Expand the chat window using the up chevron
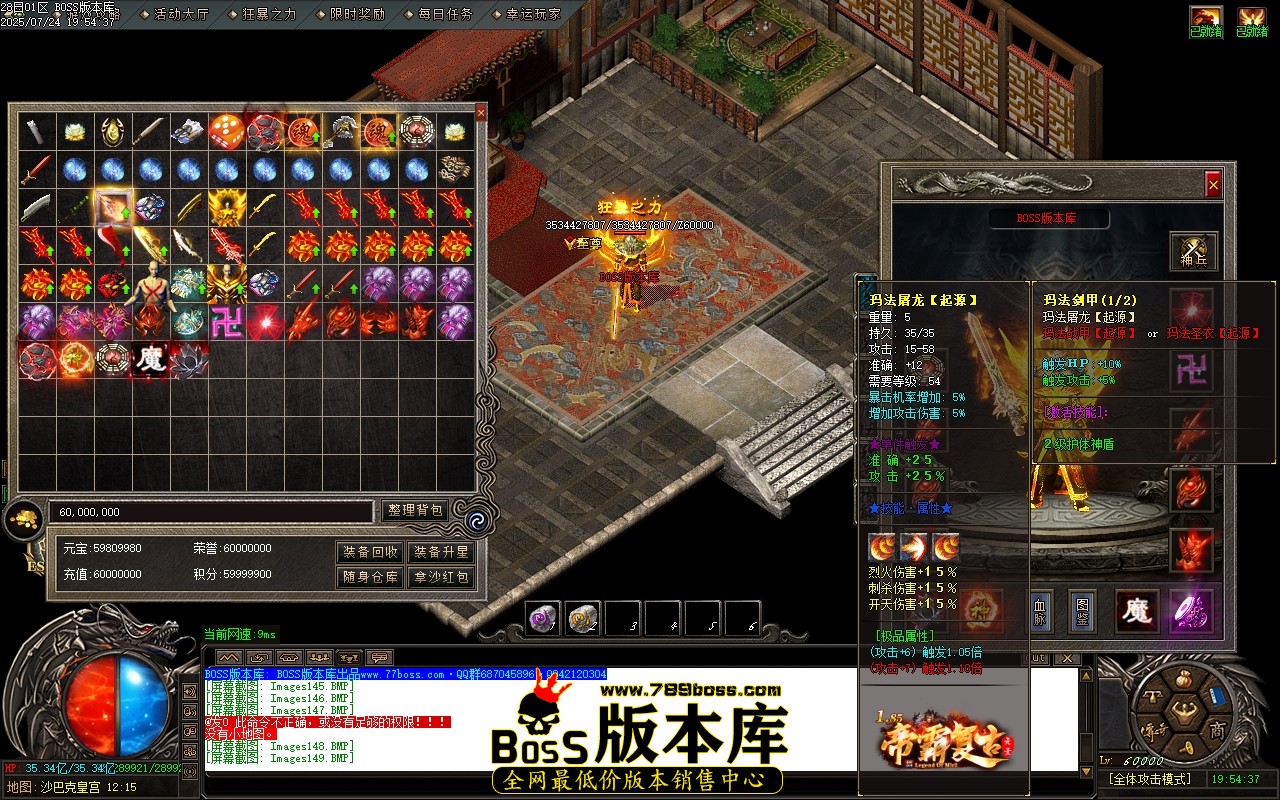 click(229, 658)
